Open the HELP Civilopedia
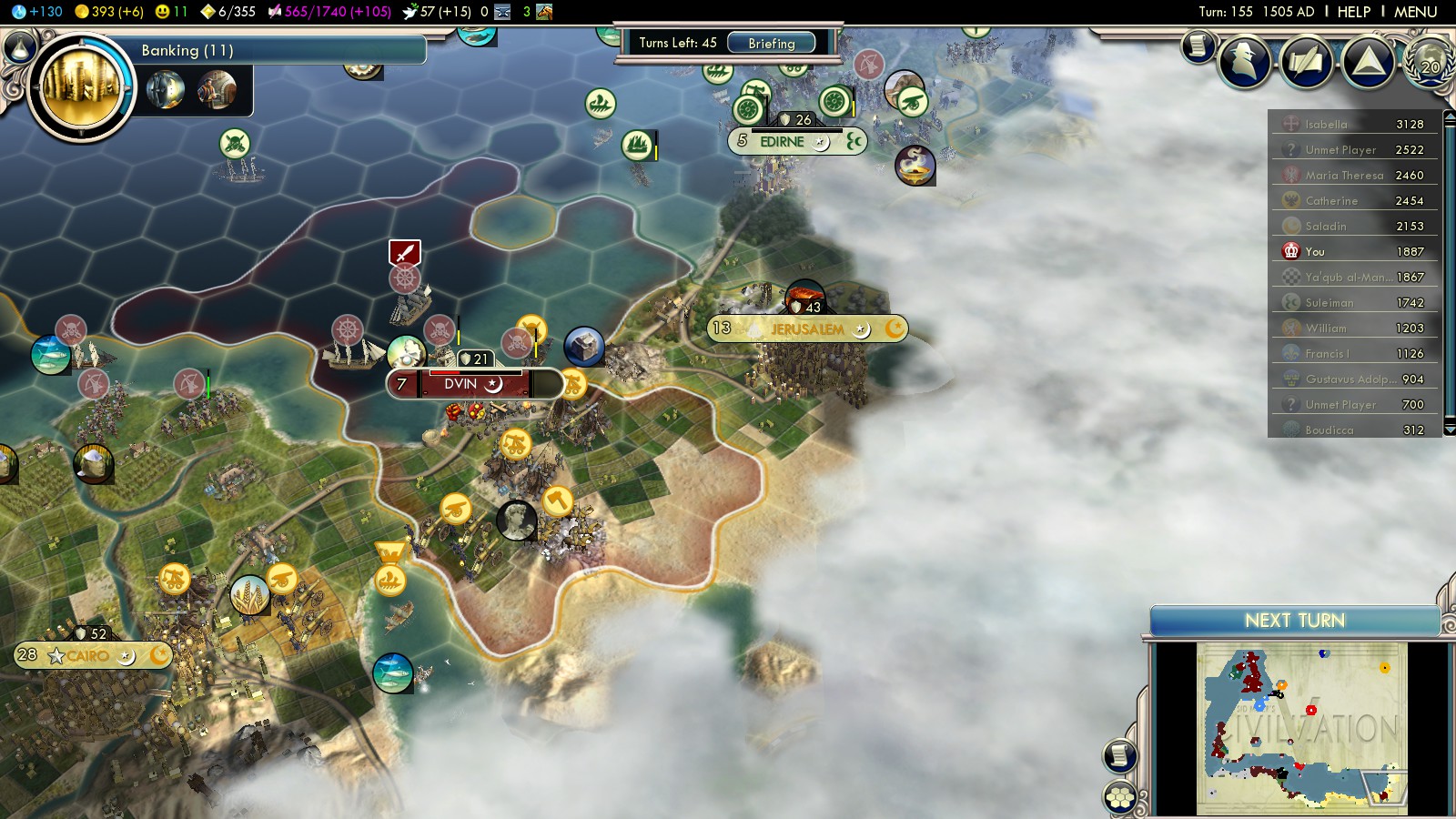 click(x=1353, y=12)
